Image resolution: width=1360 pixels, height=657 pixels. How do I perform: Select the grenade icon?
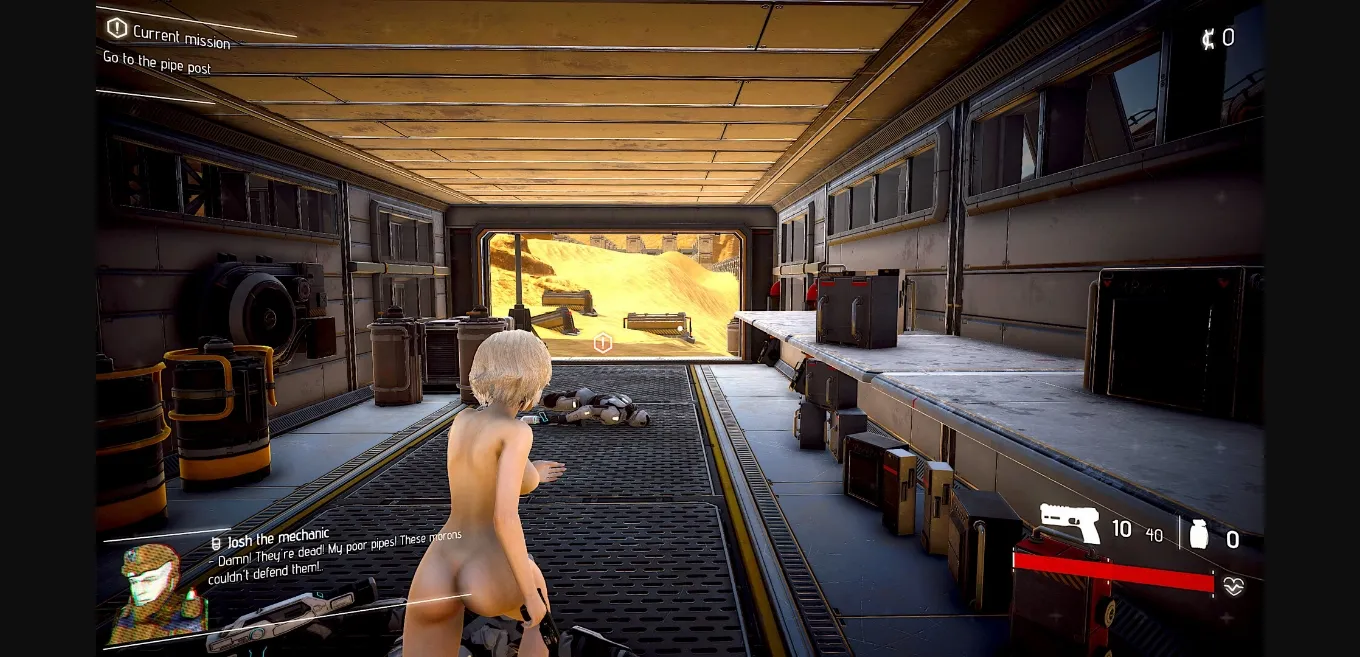pos(1198,535)
